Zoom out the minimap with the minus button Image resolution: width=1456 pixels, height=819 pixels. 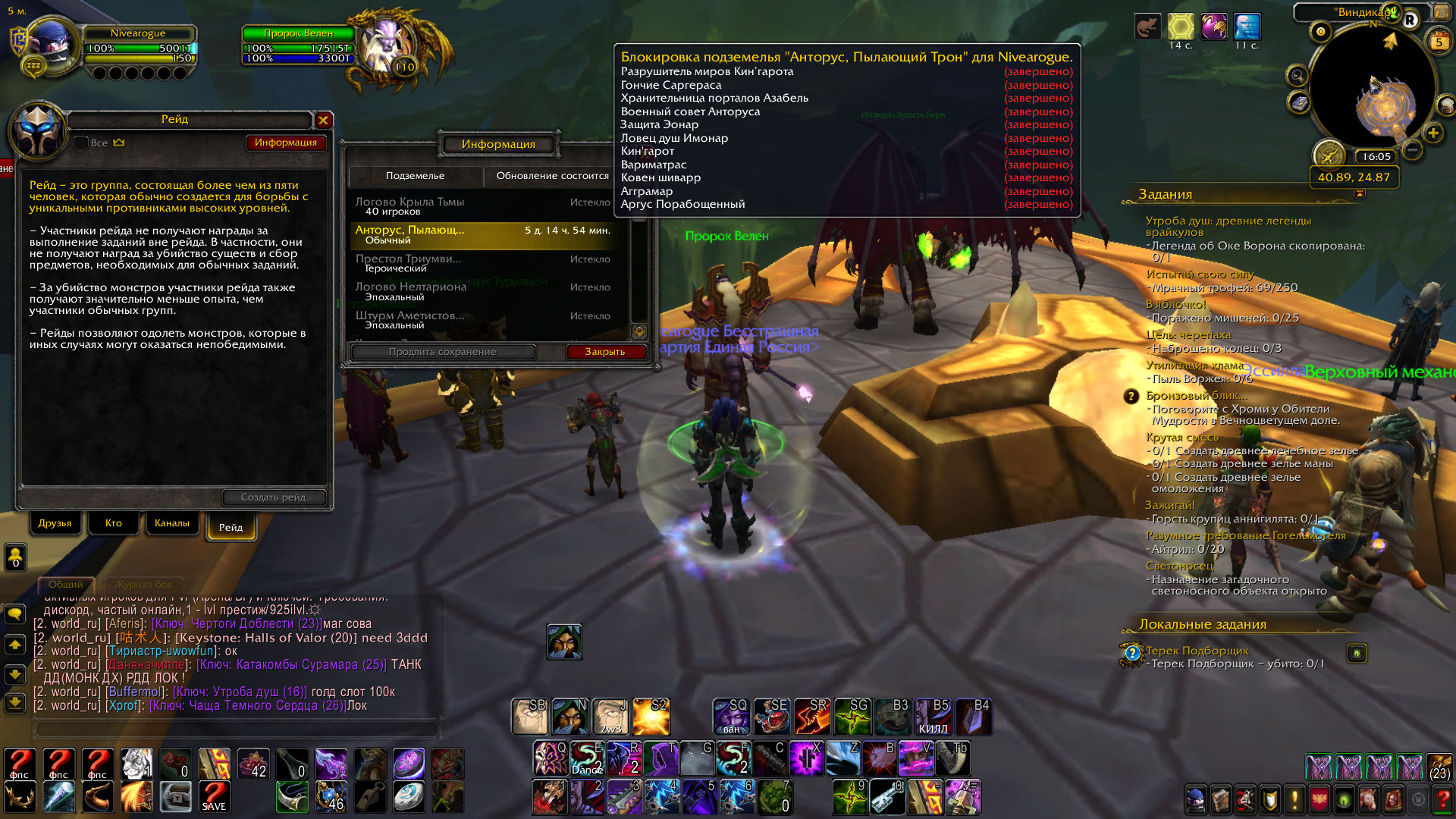1412,150
